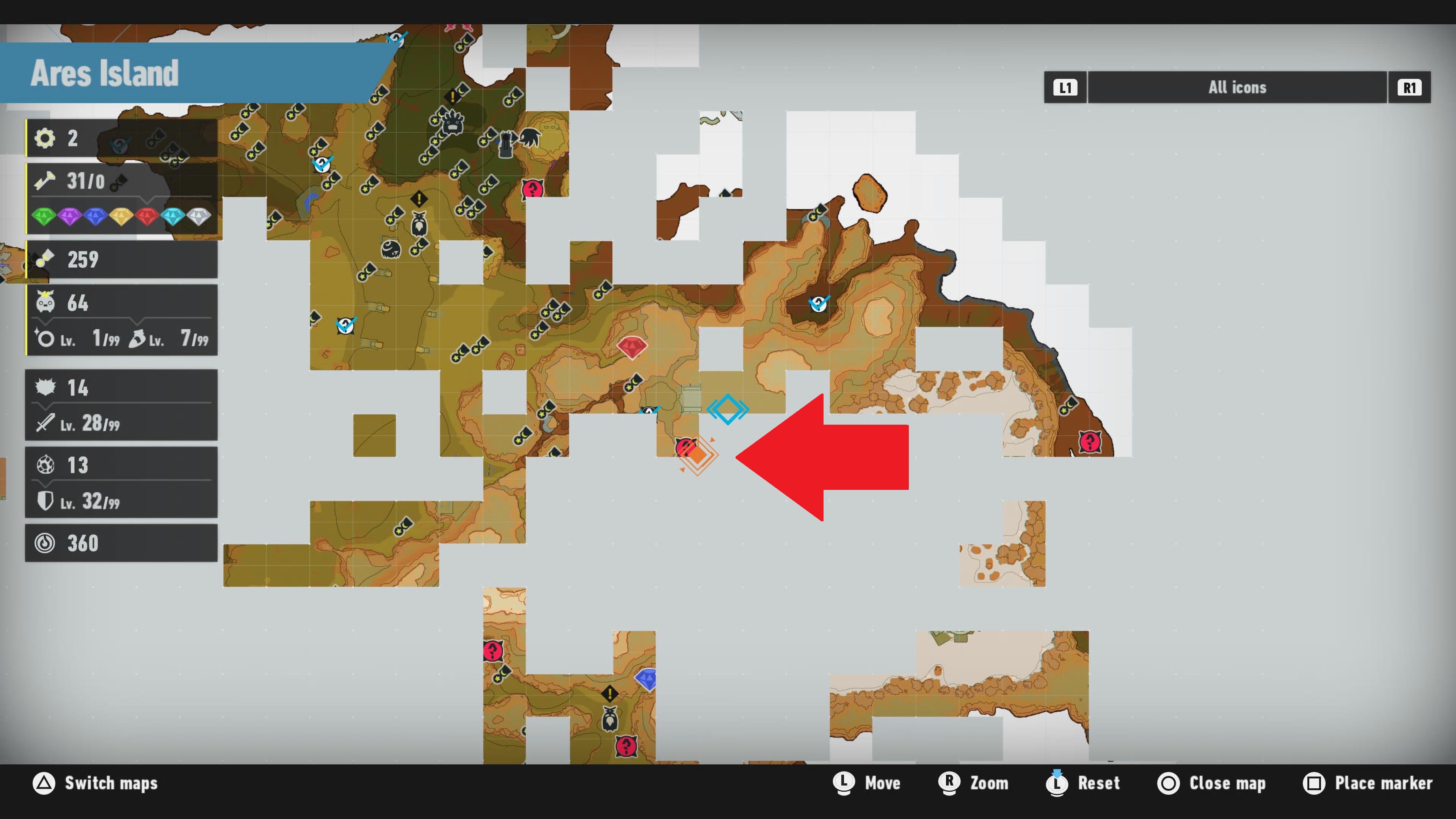
Task: Open the All icons filter selector
Action: click(1237, 87)
